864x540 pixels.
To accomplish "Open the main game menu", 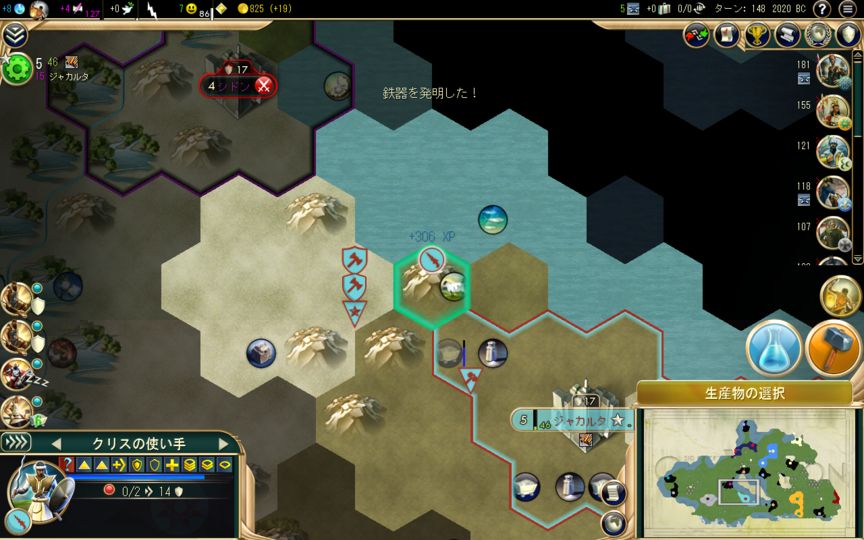I will click(x=848, y=9).
